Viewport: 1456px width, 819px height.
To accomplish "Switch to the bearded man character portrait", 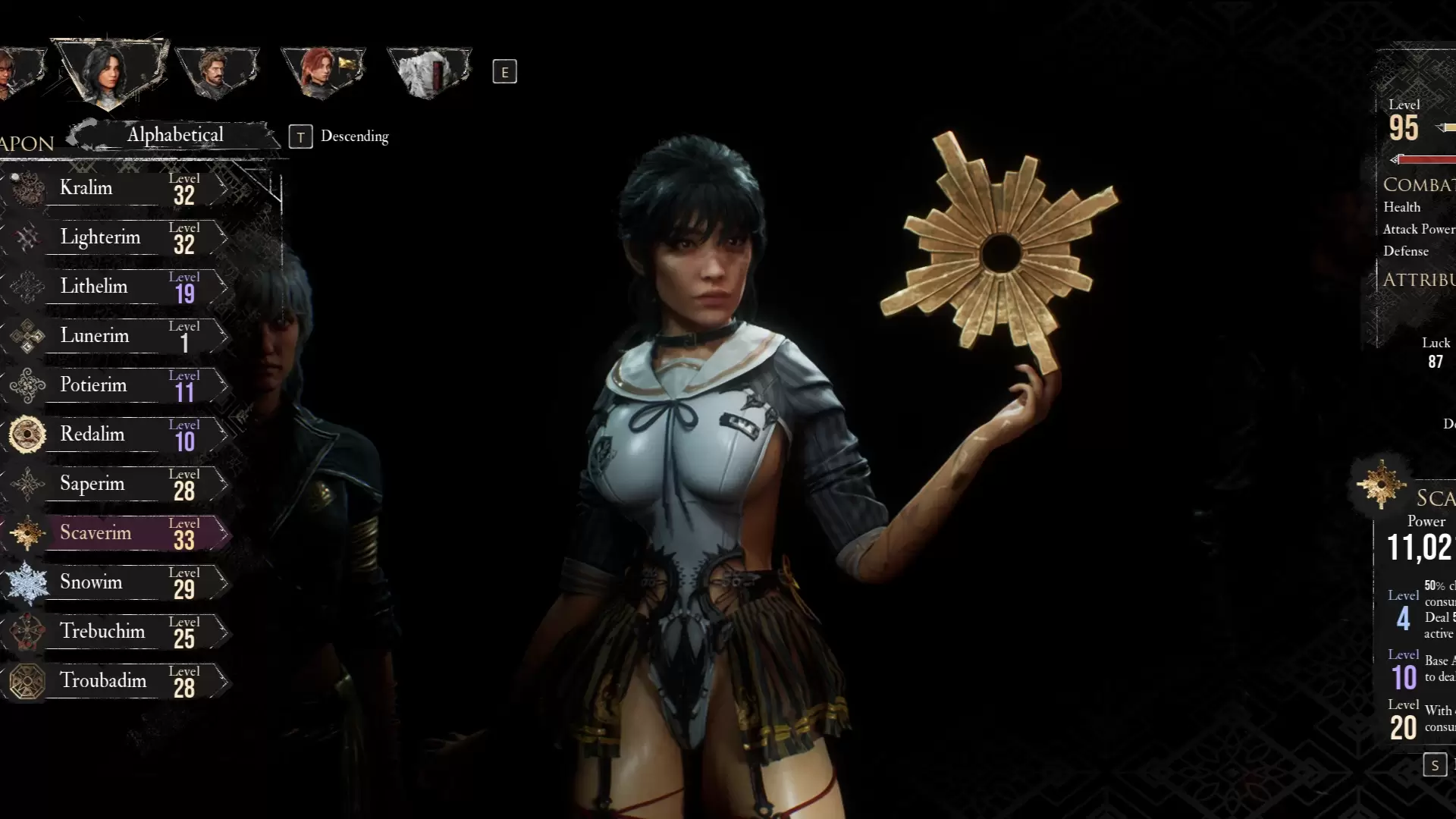I will (217, 72).
